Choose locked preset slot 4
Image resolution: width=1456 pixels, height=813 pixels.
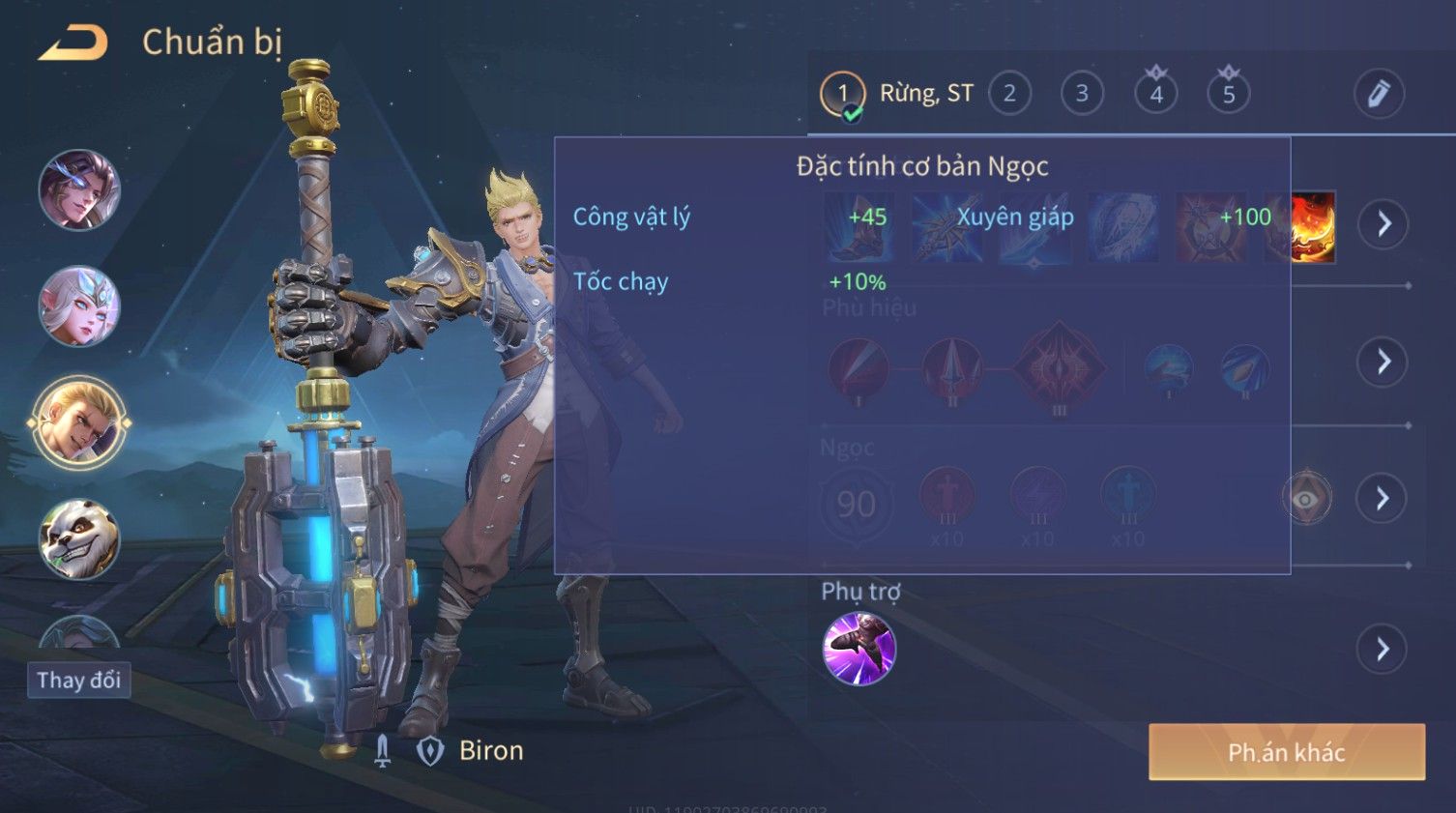click(x=1156, y=94)
